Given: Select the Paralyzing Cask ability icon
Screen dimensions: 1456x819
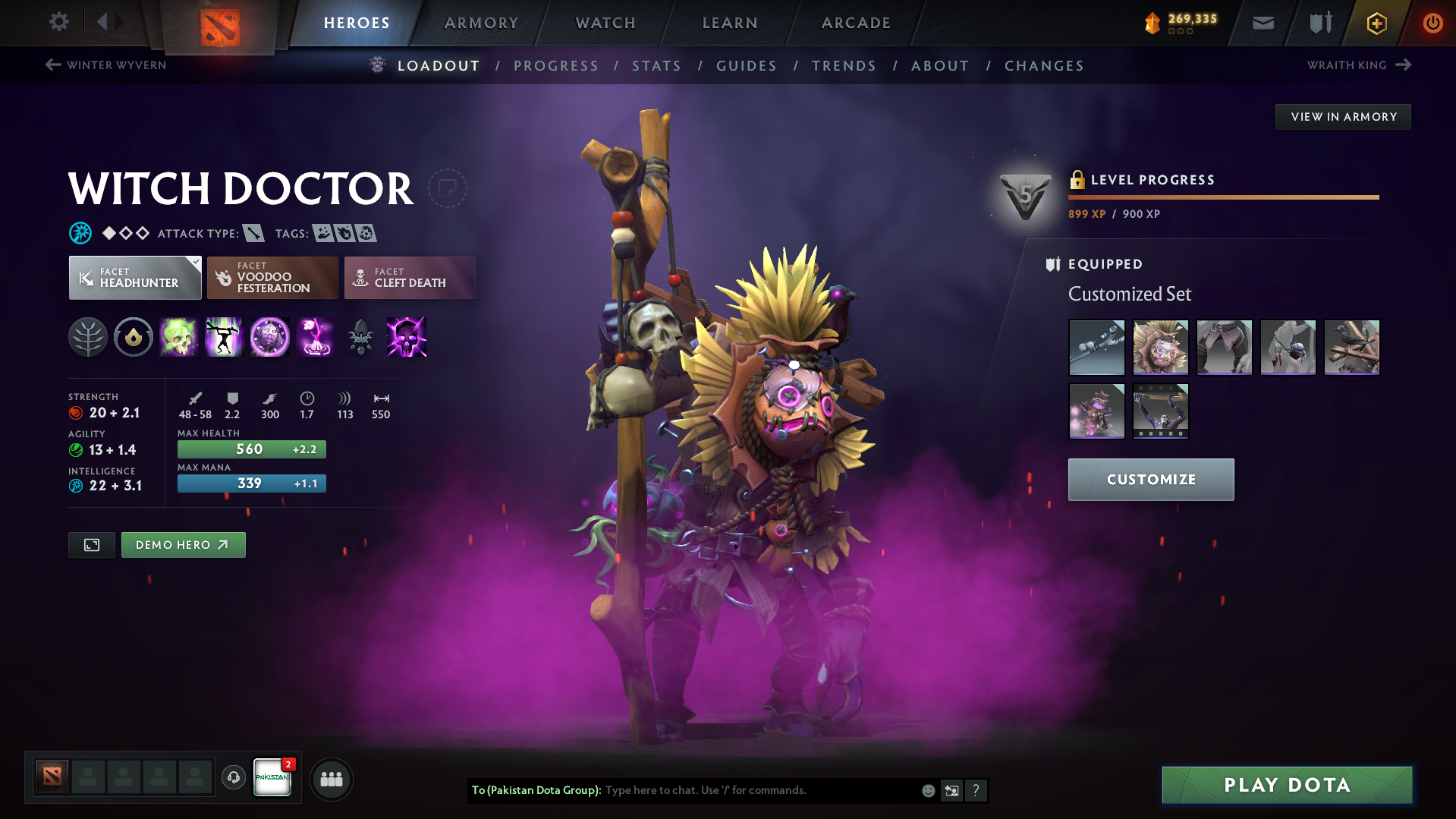Looking at the screenshot, I should 179,337.
